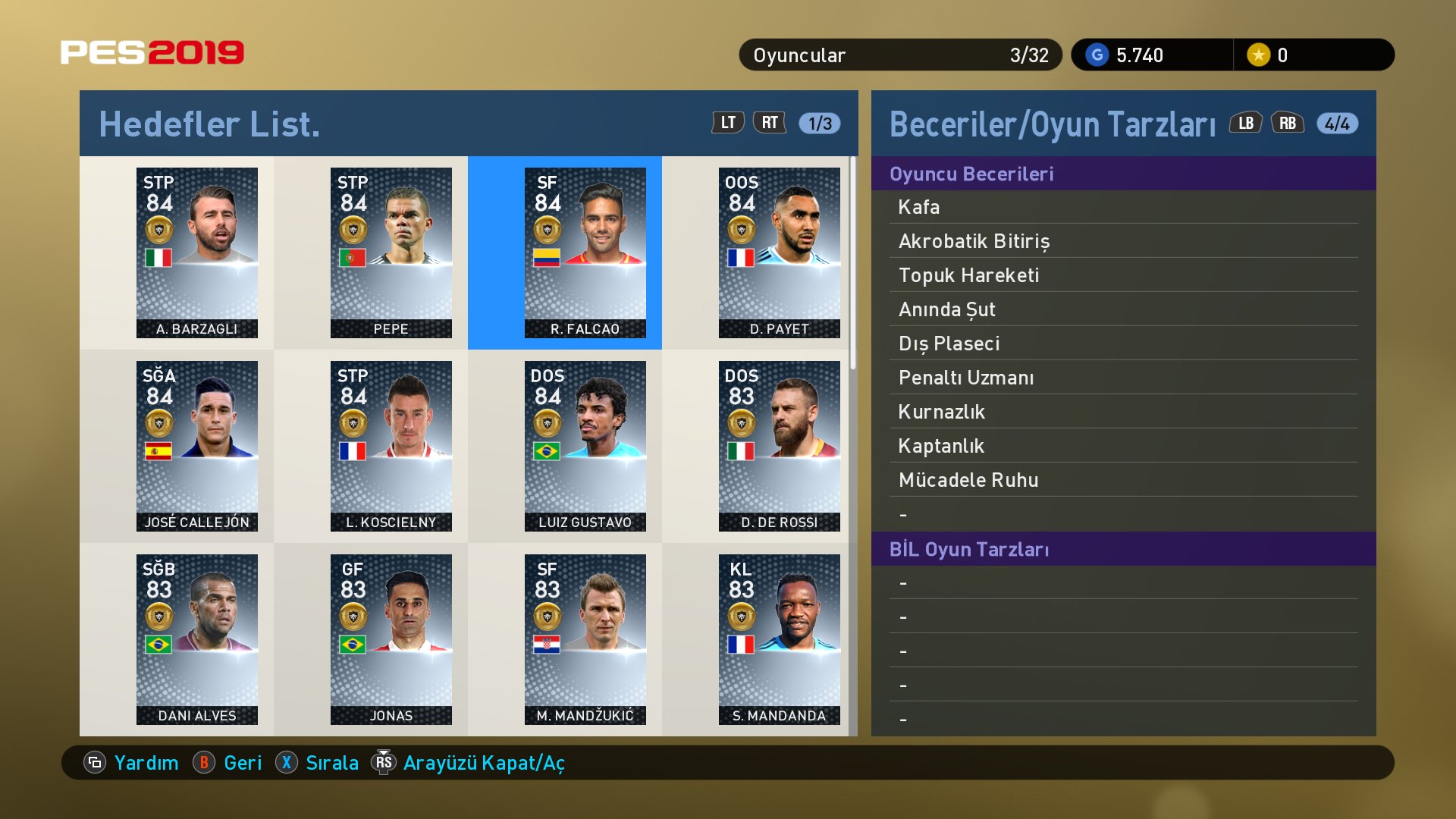
Task: Pick the D. Payet player card
Action: pos(780,253)
